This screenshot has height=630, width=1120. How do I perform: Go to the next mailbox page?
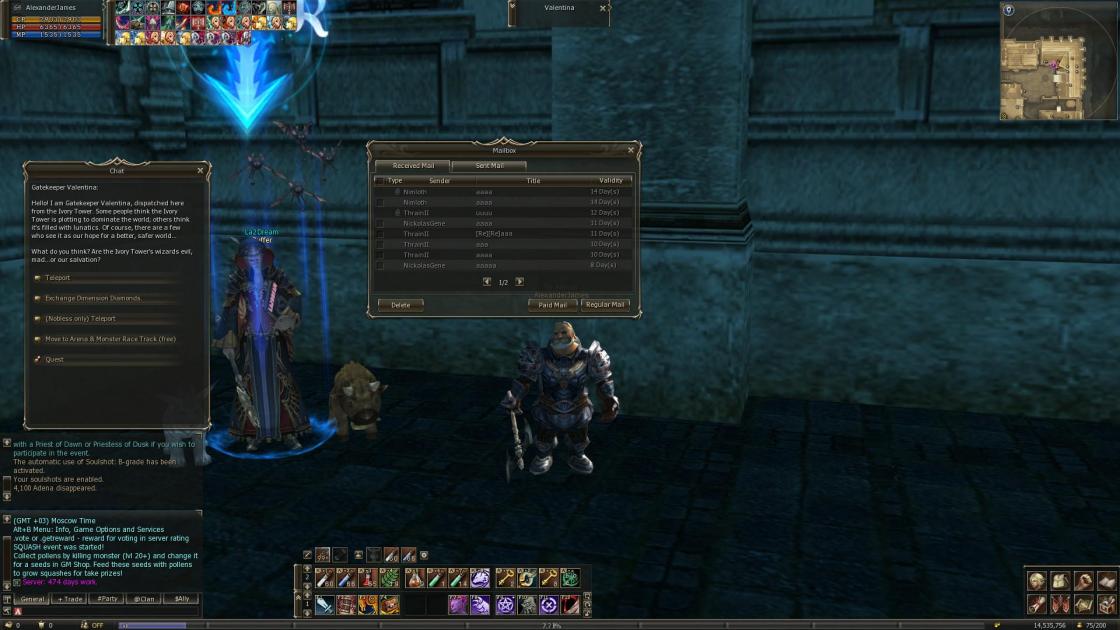pyautogui.click(x=519, y=282)
